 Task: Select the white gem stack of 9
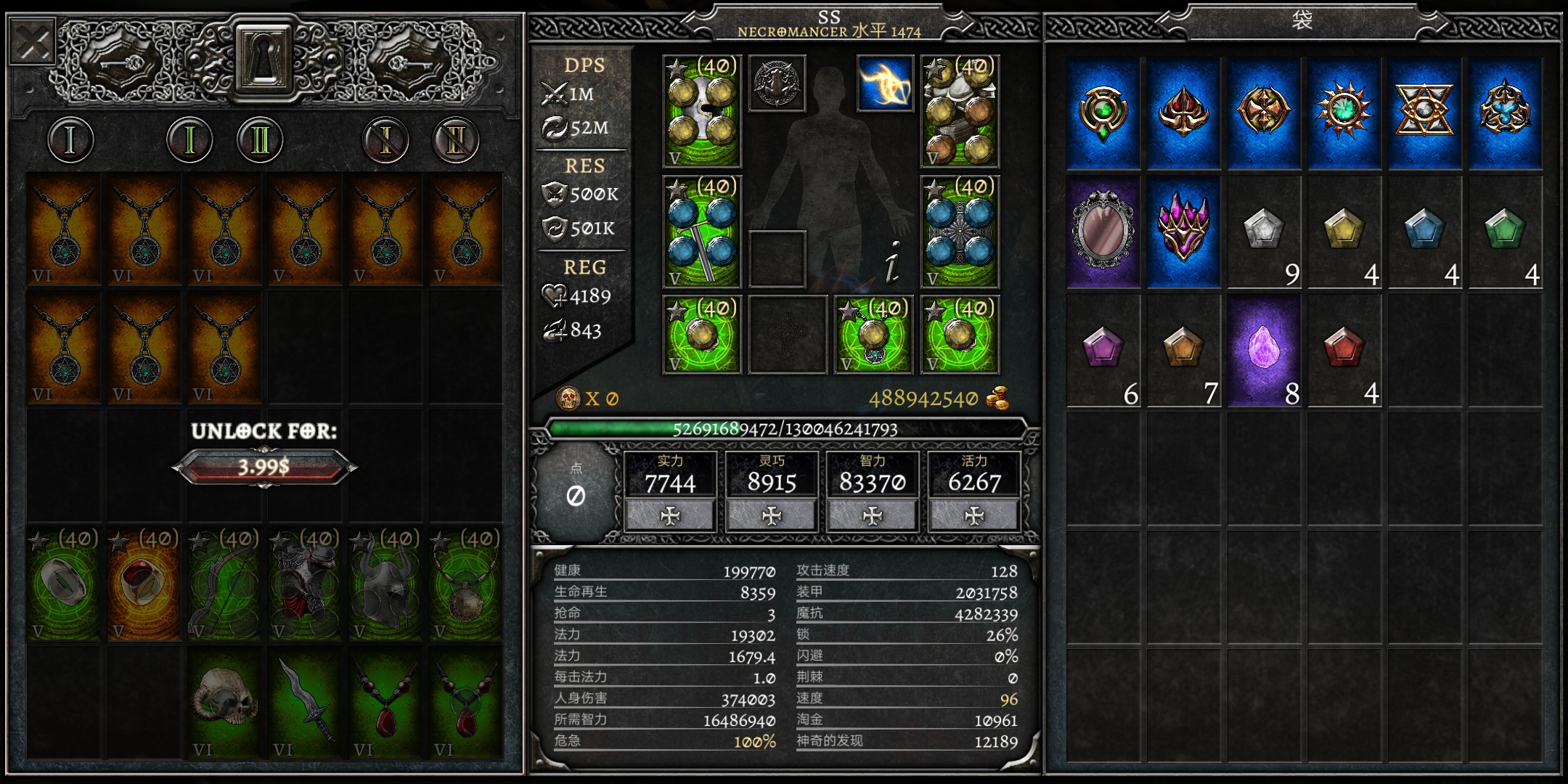click(x=1263, y=231)
